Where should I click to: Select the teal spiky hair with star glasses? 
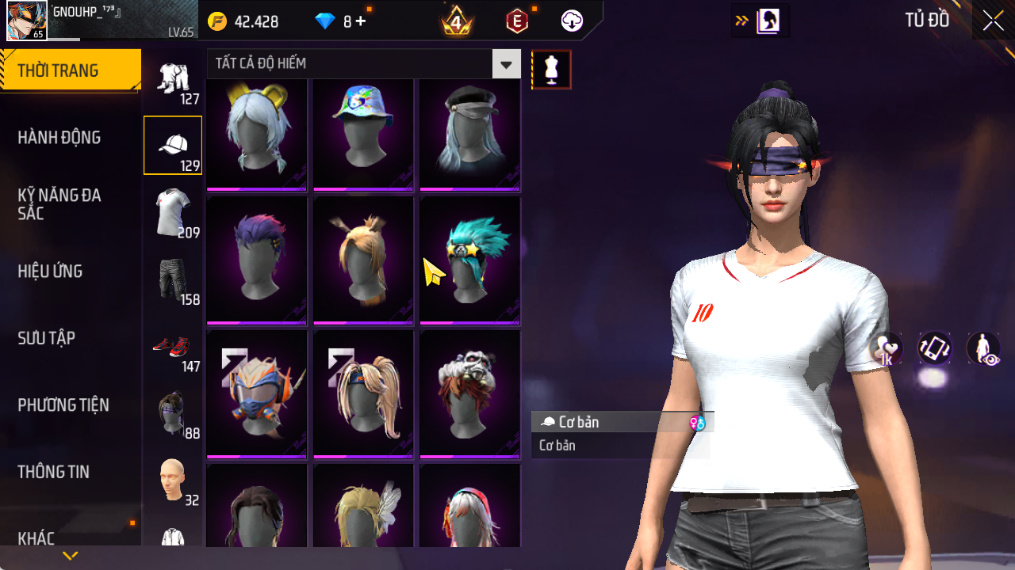coord(470,259)
